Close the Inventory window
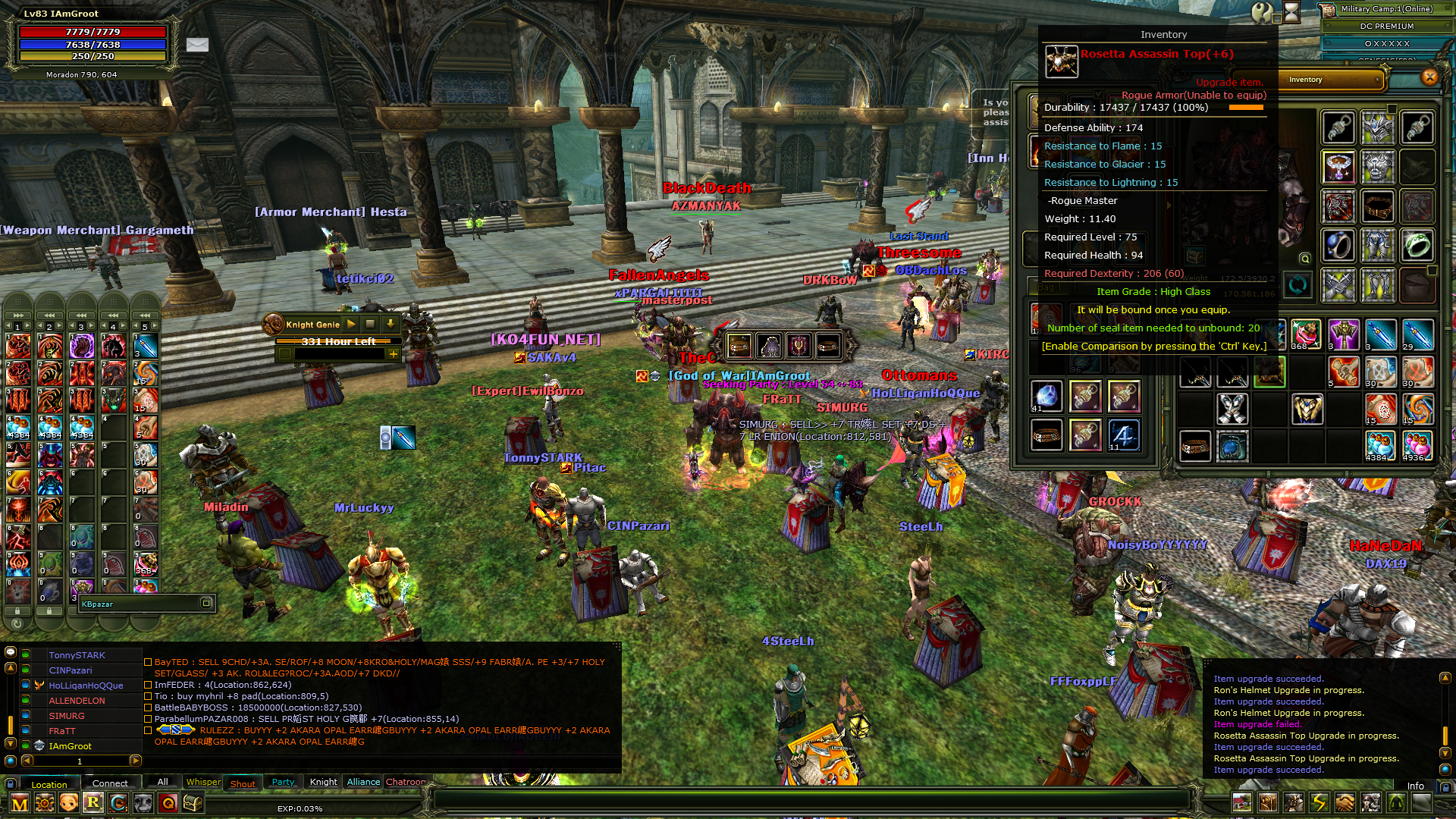The image size is (1456, 819). click(1429, 77)
